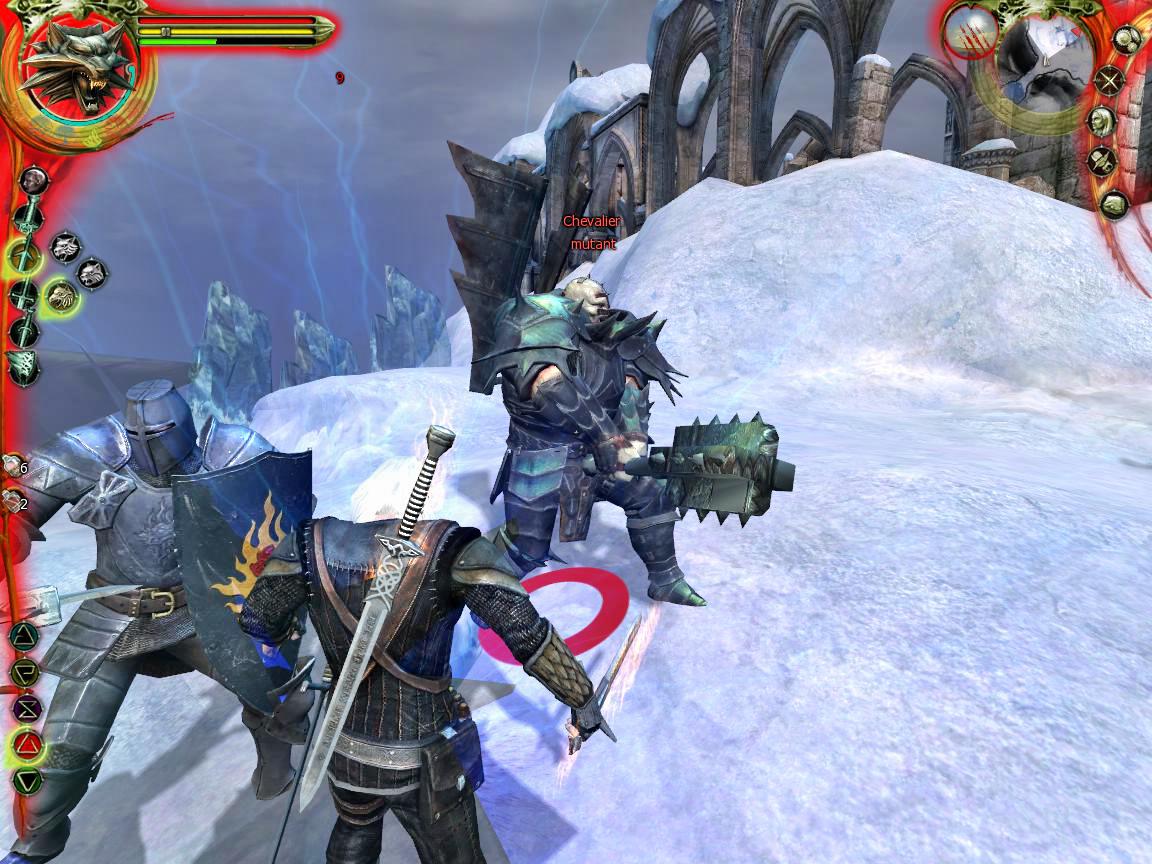Click the skull-face slot above the swords
Viewport: 1152px width, 864px height.
[x=33, y=180]
